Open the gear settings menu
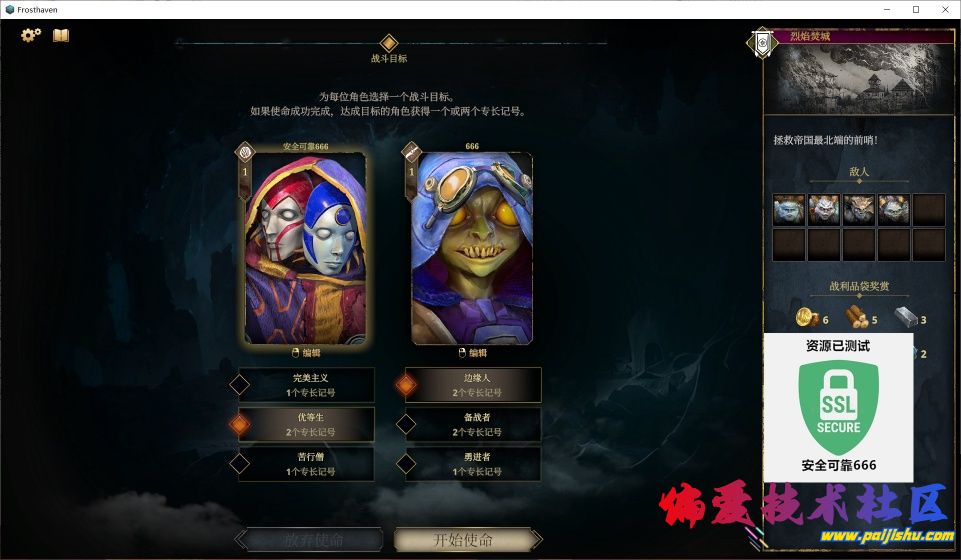The image size is (961, 560). [x=31, y=35]
